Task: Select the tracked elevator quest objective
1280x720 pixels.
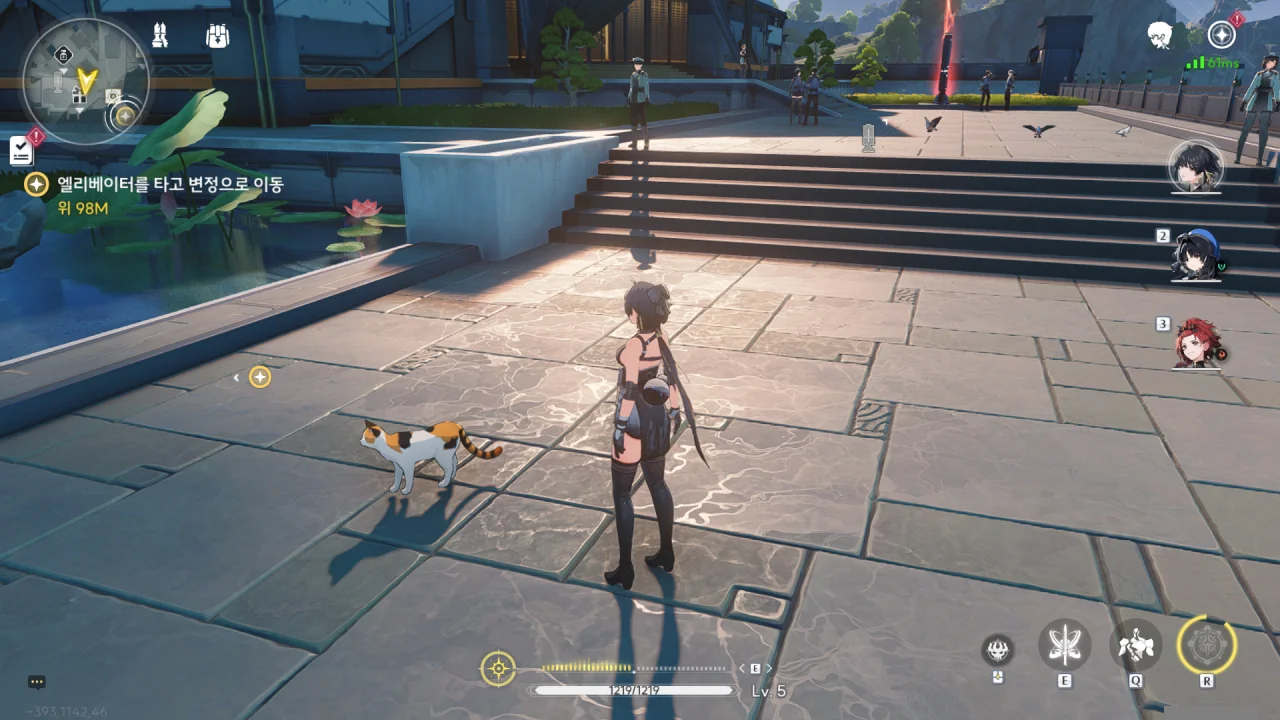Action: (155, 184)
